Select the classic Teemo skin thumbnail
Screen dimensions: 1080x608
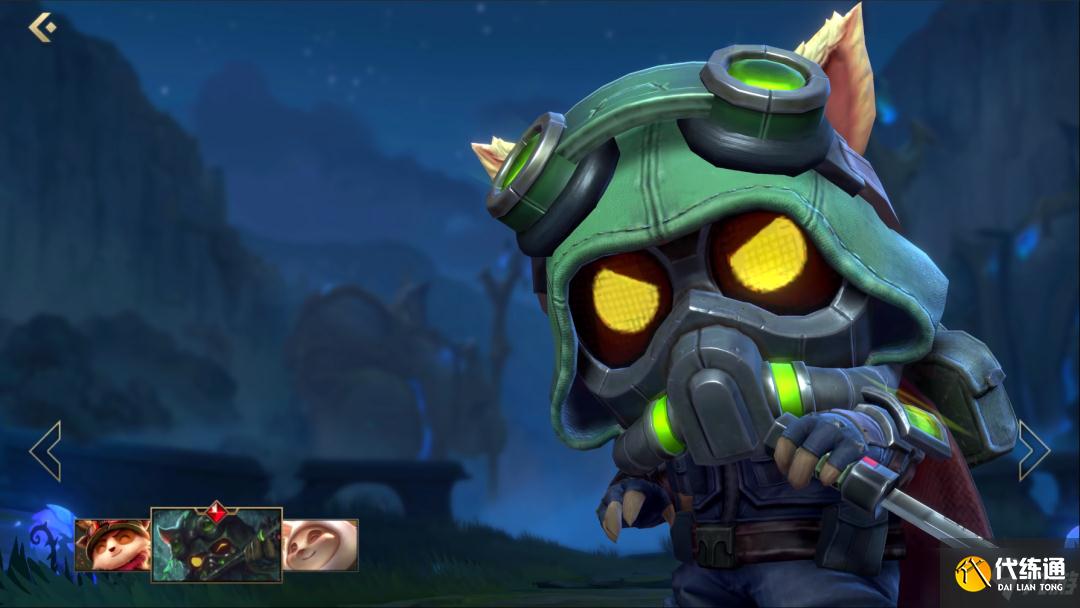112,545
